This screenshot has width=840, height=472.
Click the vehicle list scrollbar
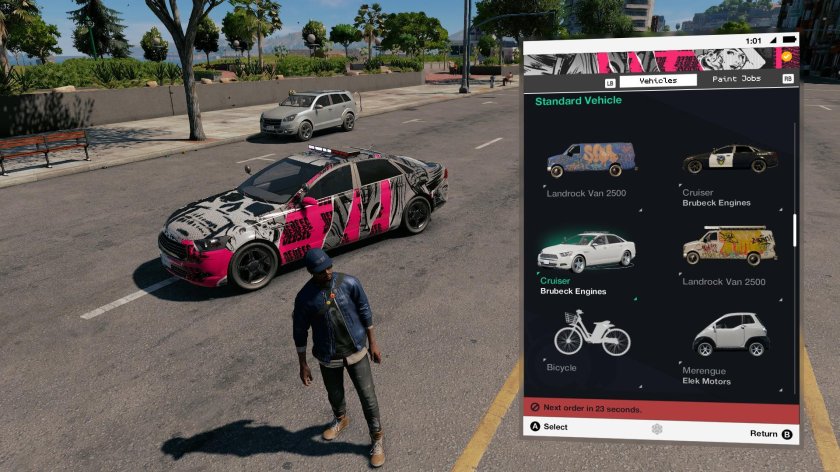point(795,230)
